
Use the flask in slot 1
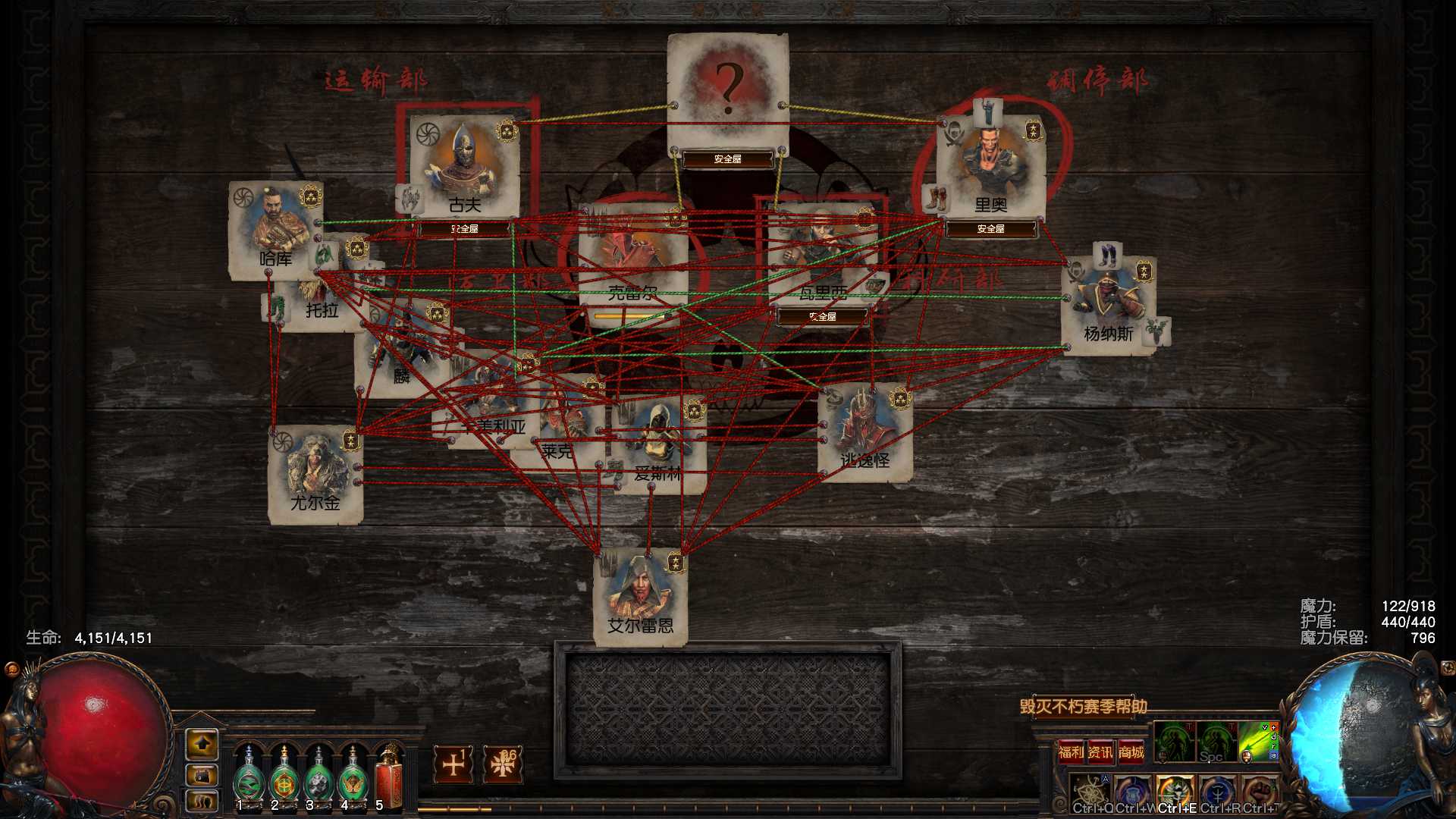pyautogui.click(x=247, y=777)
